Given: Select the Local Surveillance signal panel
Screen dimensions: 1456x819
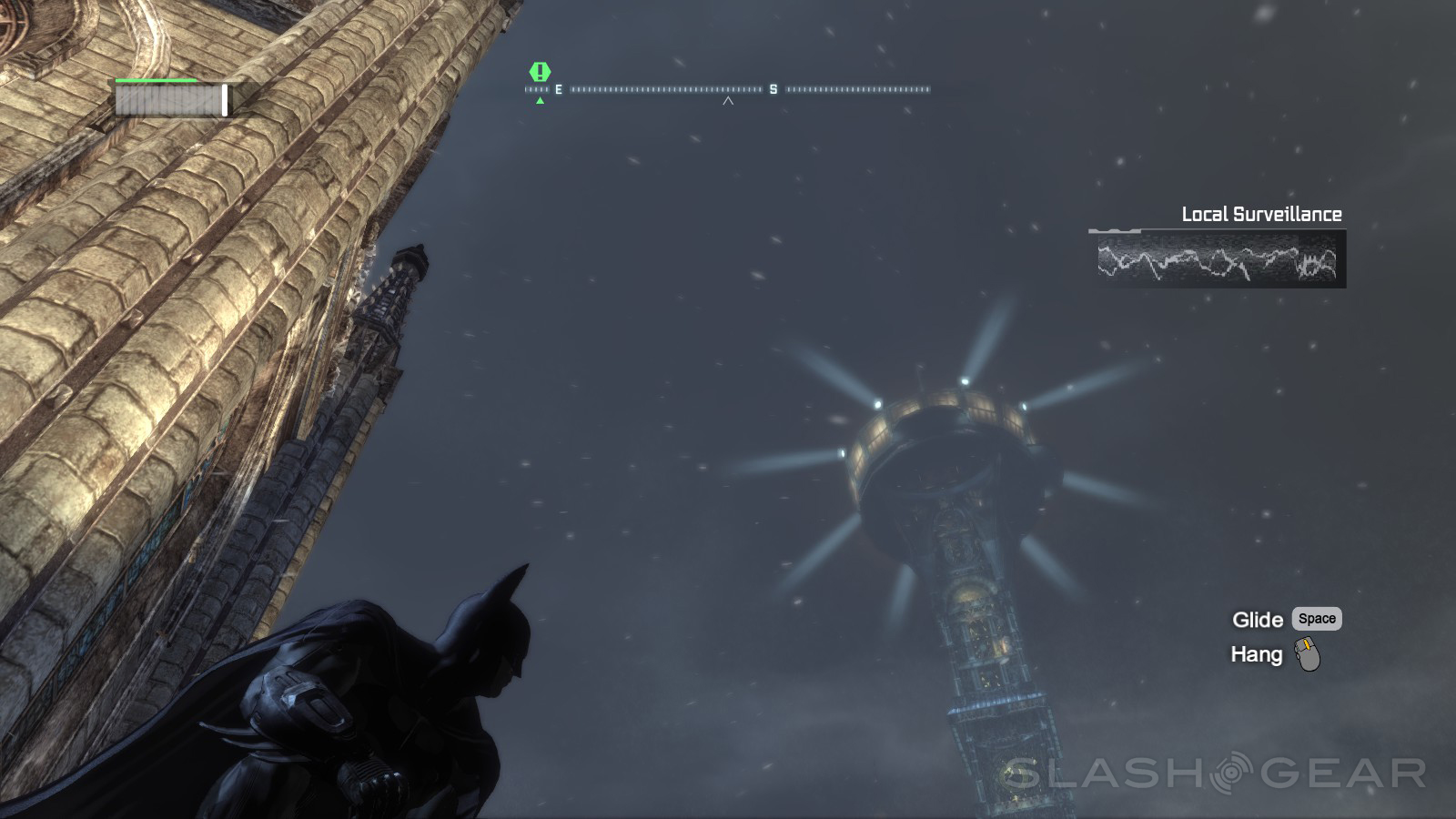Looking at the screenshot, I should coord(1217,259).
